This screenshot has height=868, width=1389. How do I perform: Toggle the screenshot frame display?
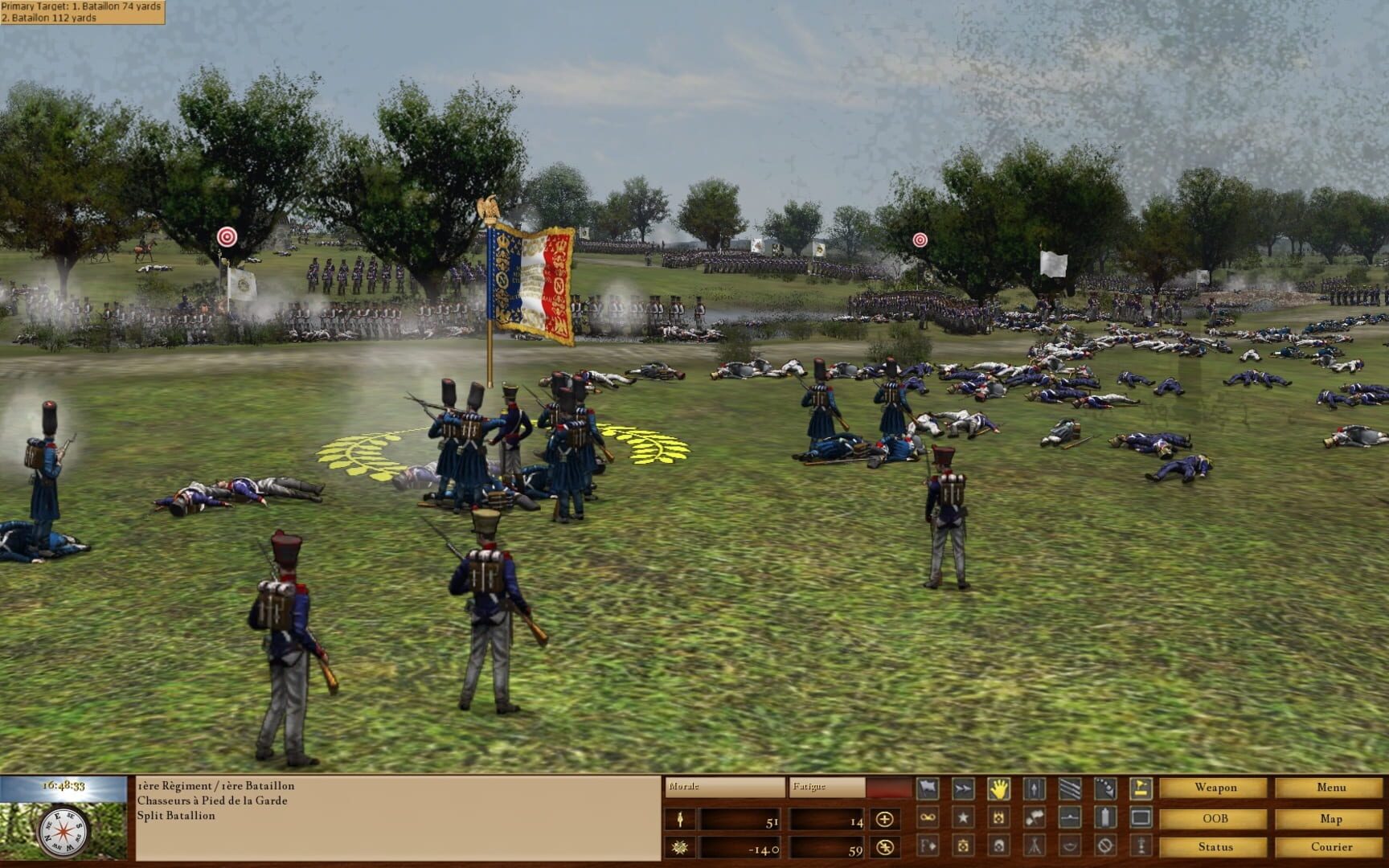pyautogui.click(x=1143, y=817)
